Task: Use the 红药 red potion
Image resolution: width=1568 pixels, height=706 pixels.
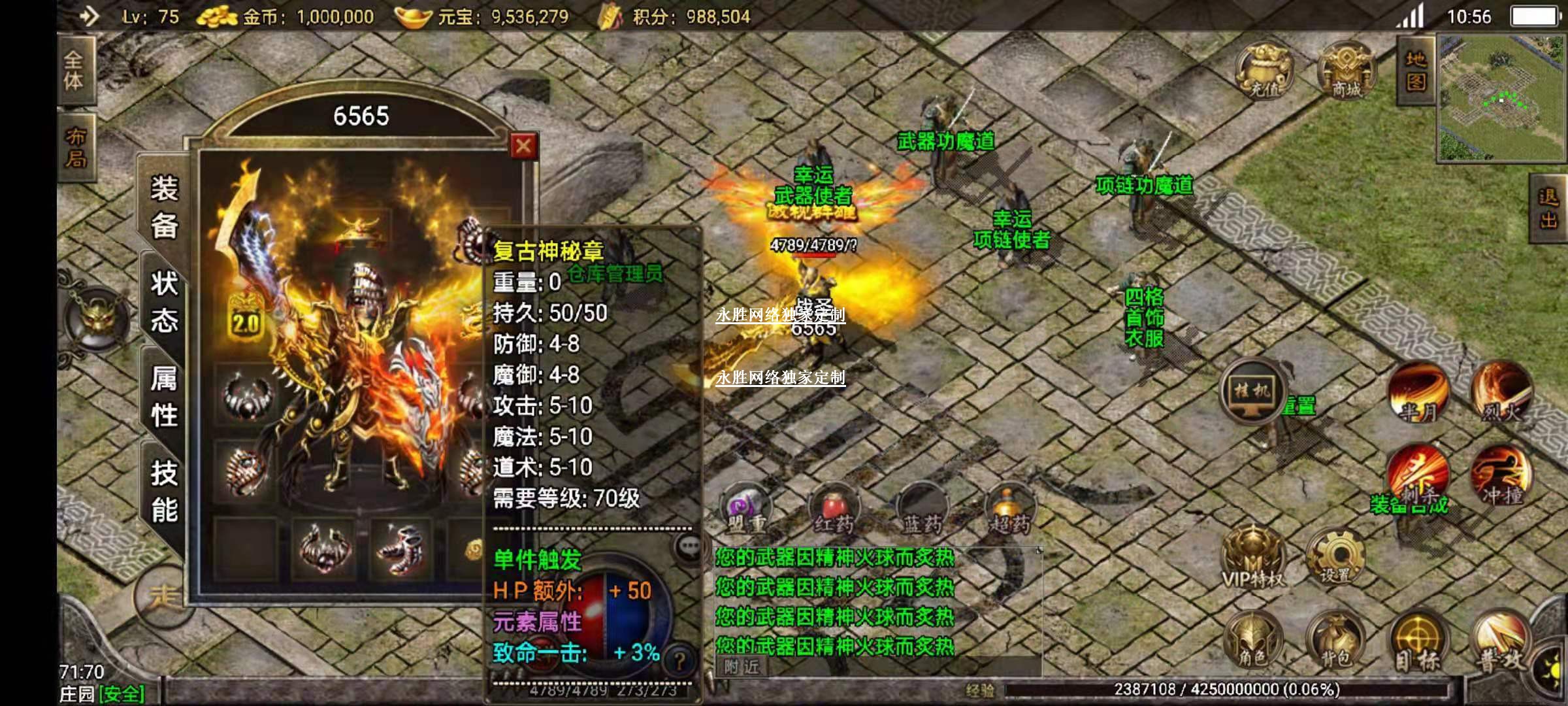Action: tap(834, 510)
